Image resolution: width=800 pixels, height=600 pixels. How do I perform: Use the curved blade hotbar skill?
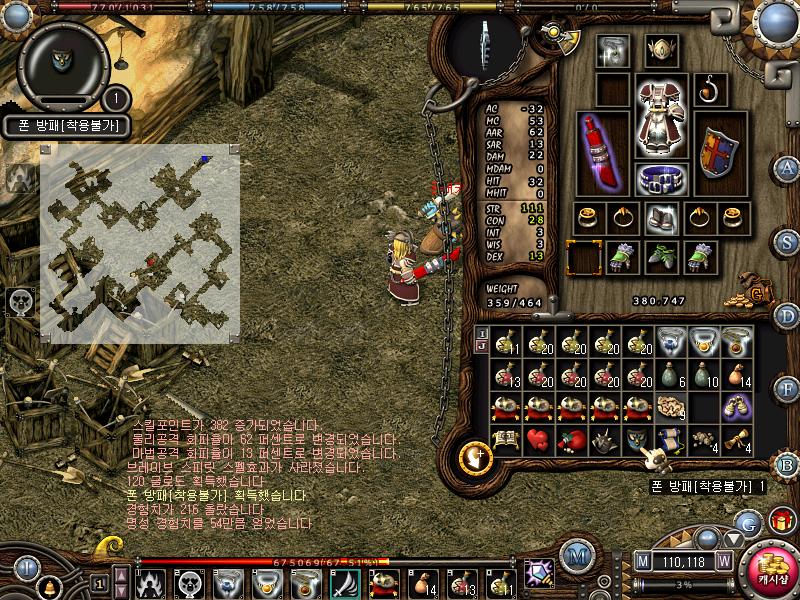click(x=346, y=581)
